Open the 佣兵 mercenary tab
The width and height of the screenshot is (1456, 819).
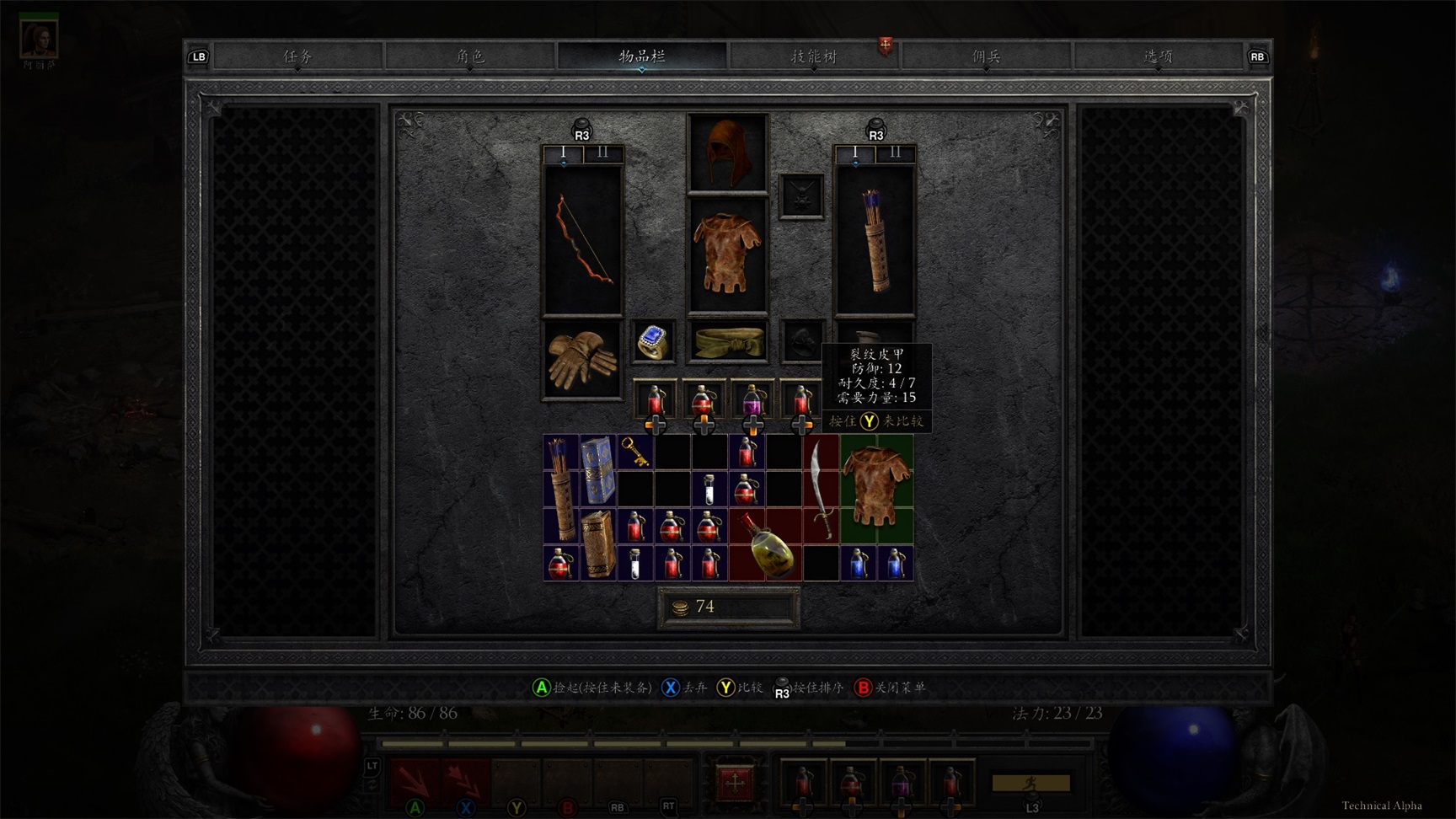(x=986, y=56)
